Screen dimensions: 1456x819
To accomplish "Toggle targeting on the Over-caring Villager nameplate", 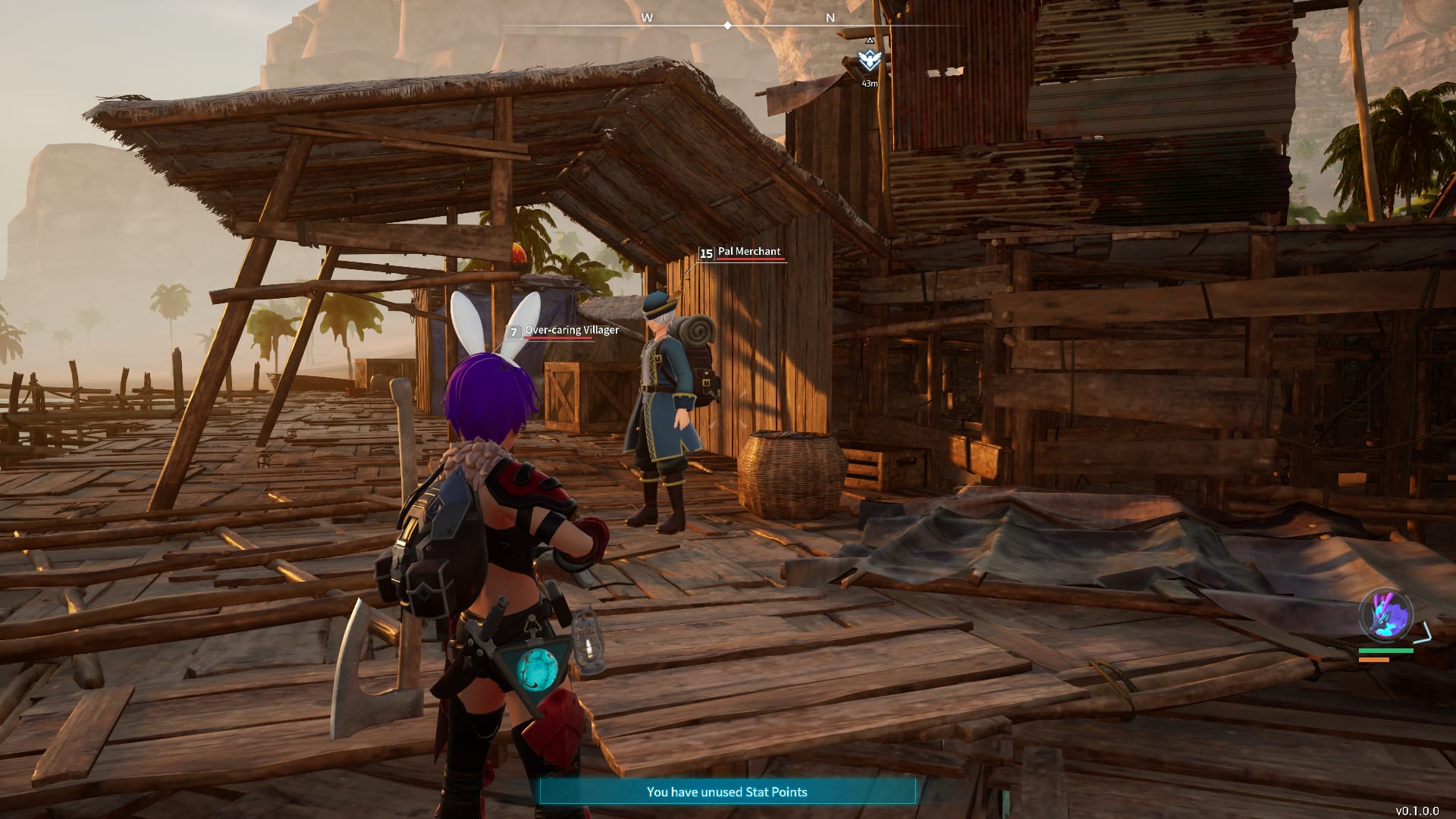I will coord(573,331).
